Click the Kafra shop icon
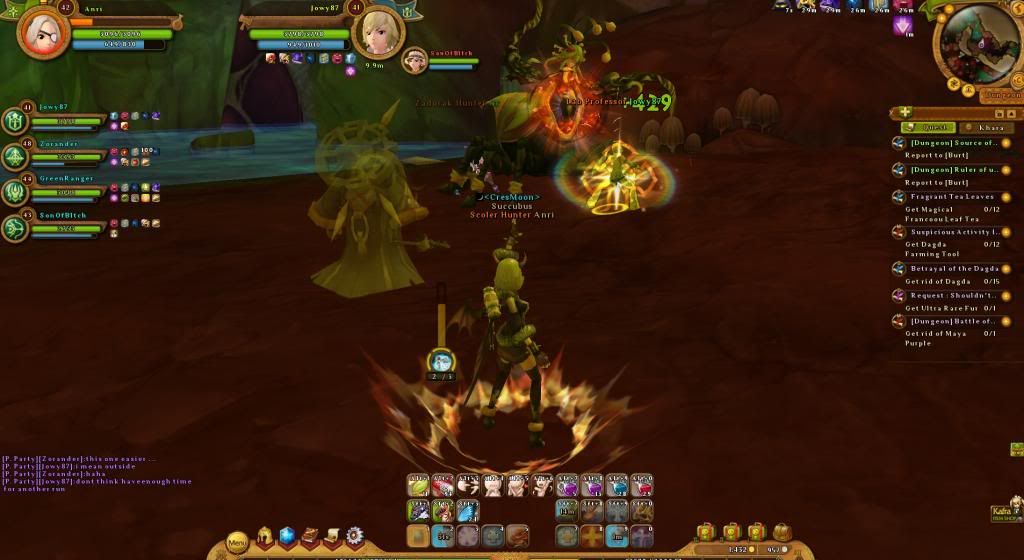Viewport: 1024px width, 560px height. click(1004, 512)
